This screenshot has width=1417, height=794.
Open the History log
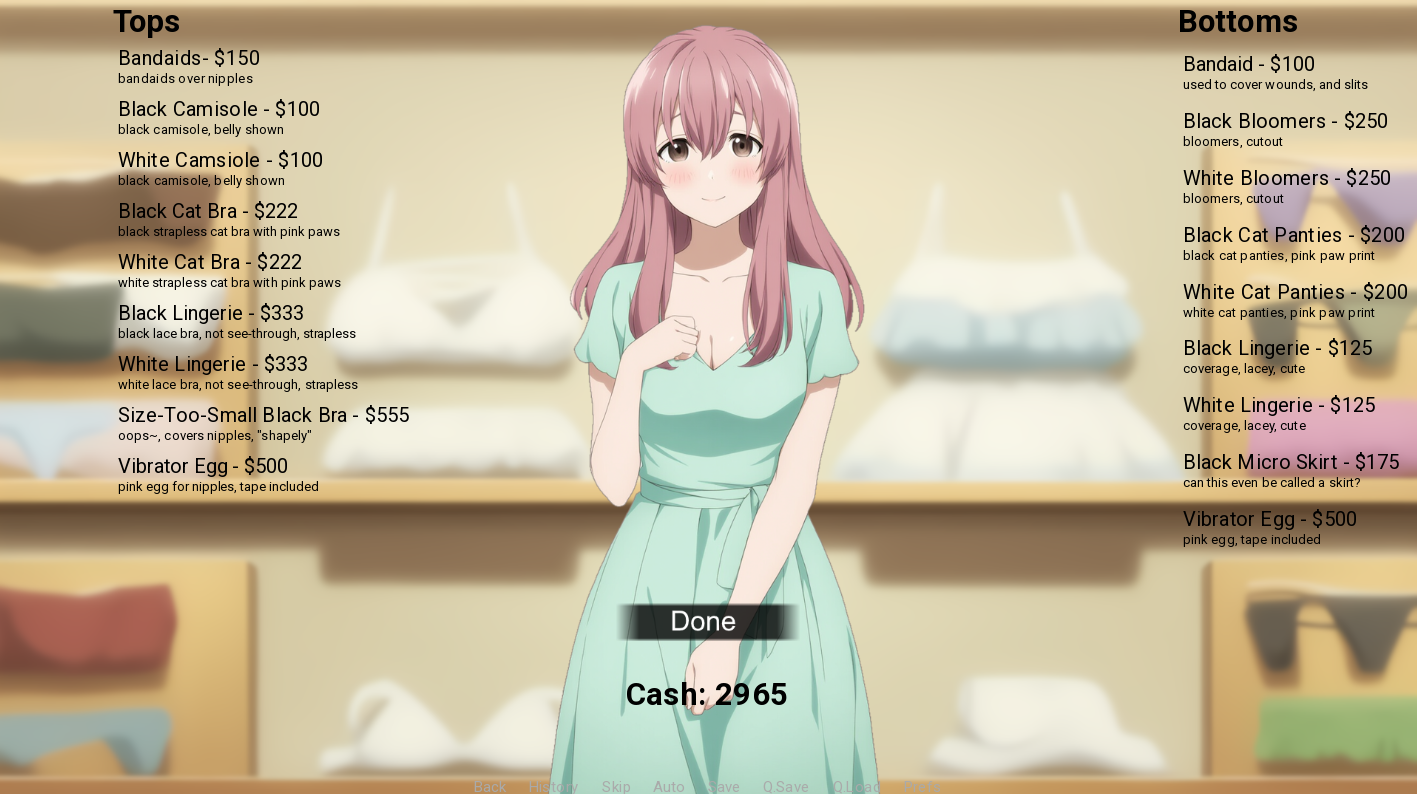coord(553,787)
